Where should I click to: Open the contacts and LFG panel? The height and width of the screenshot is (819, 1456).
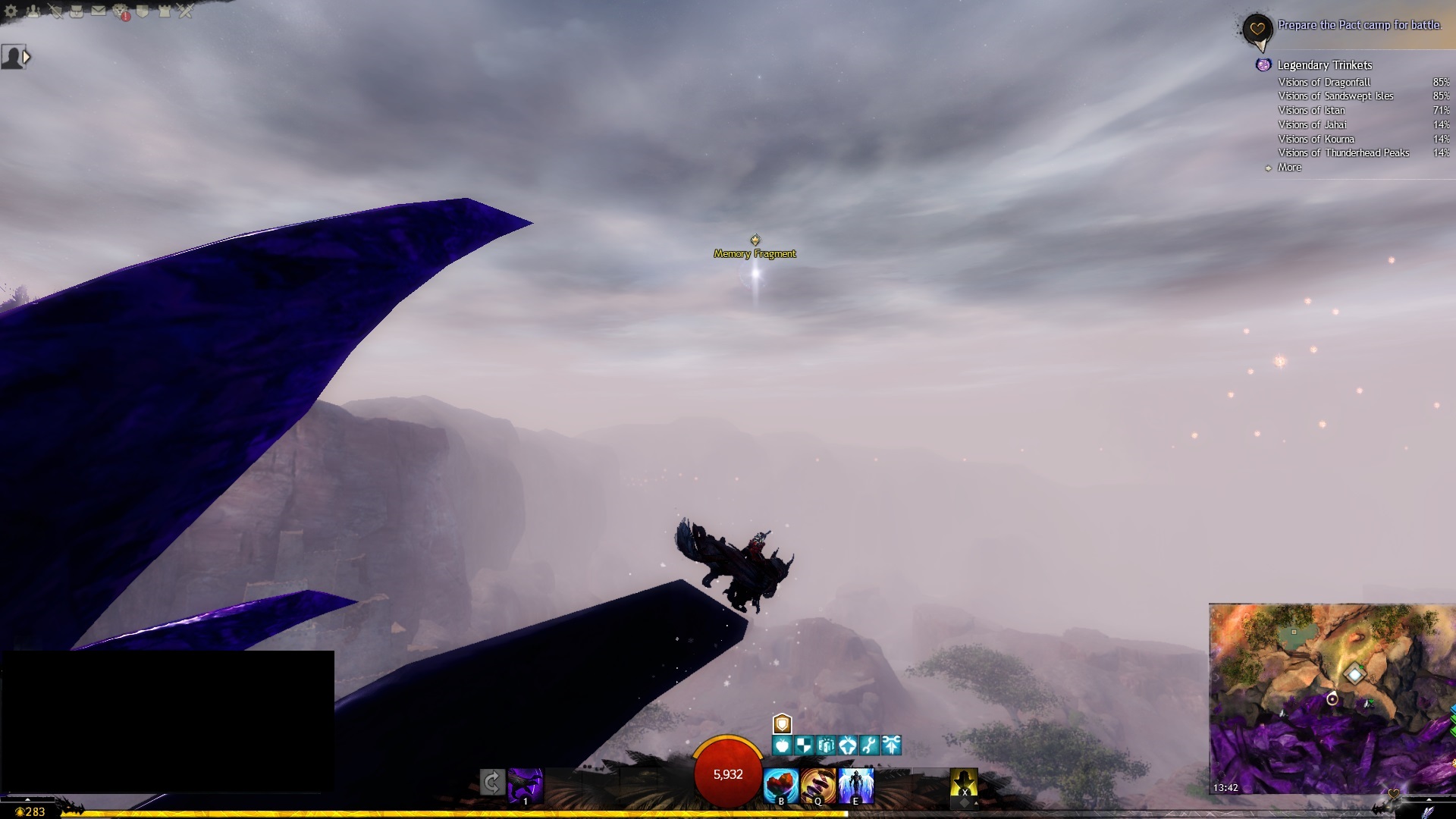pyautogui.click(x=33, y=11)
